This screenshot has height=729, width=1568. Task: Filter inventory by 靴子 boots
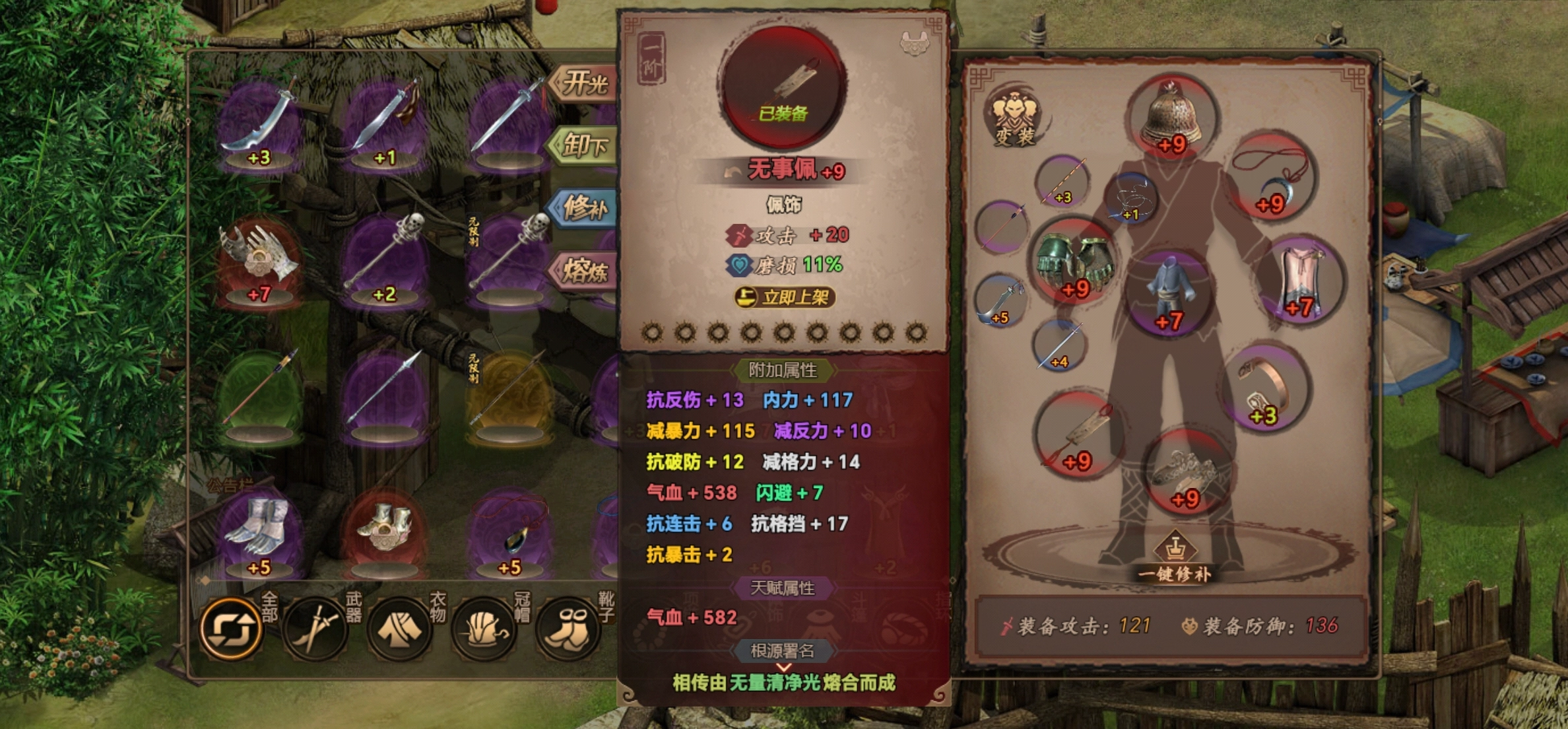568,627
